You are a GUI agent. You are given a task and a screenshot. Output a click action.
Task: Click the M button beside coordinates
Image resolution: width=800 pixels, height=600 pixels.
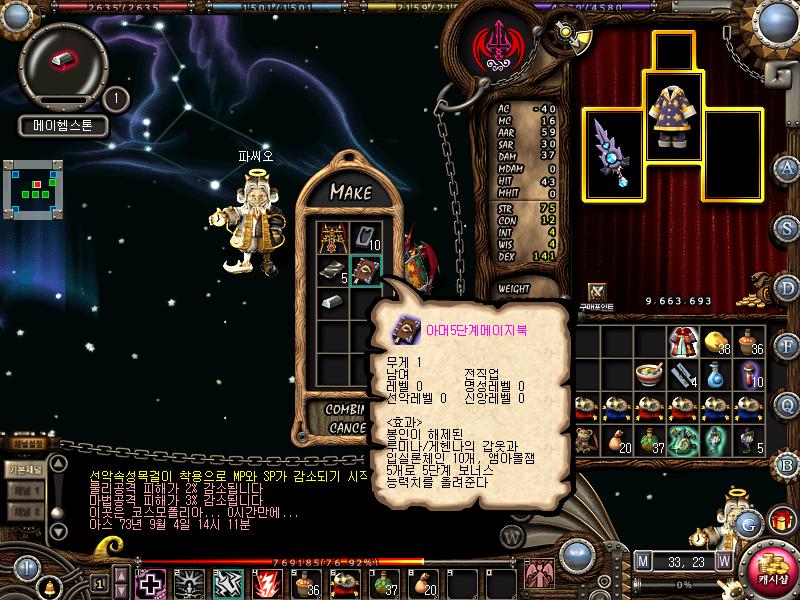642,561
